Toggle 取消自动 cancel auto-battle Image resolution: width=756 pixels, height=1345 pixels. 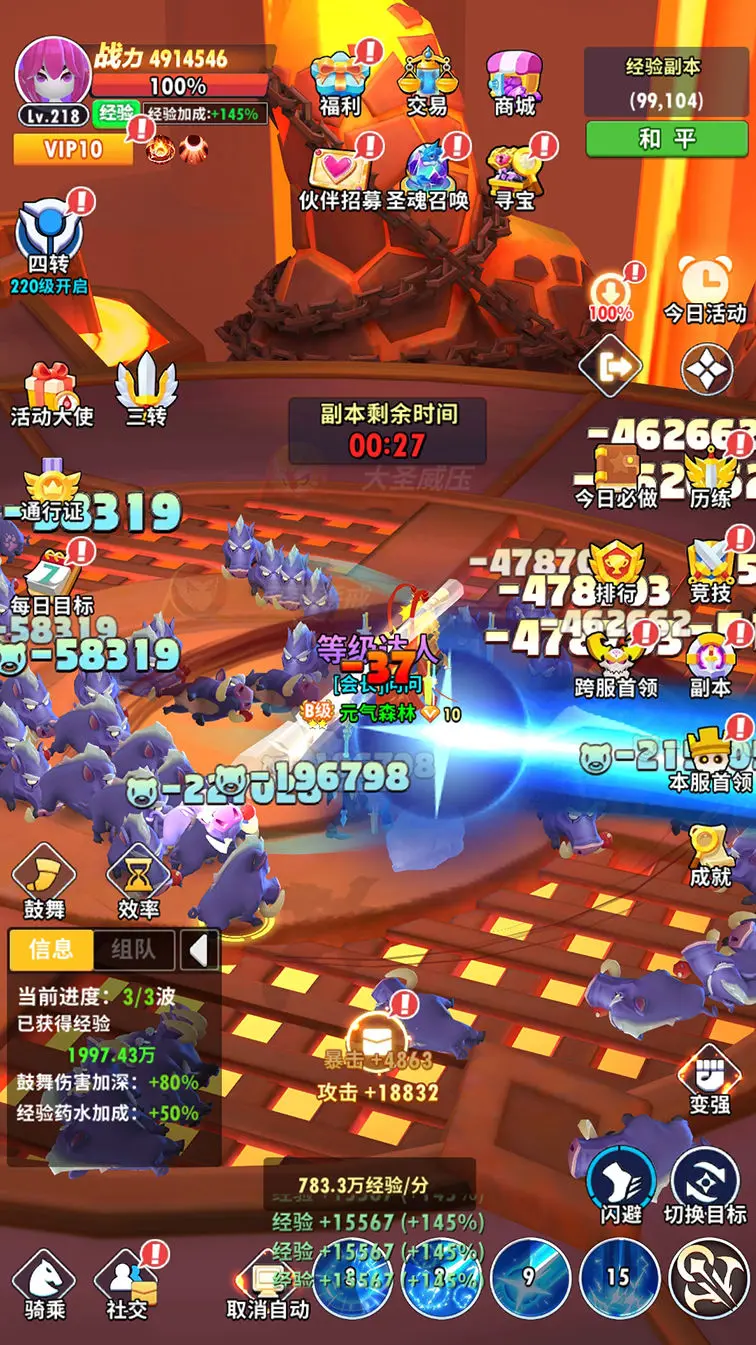(x=268, y=1288)
